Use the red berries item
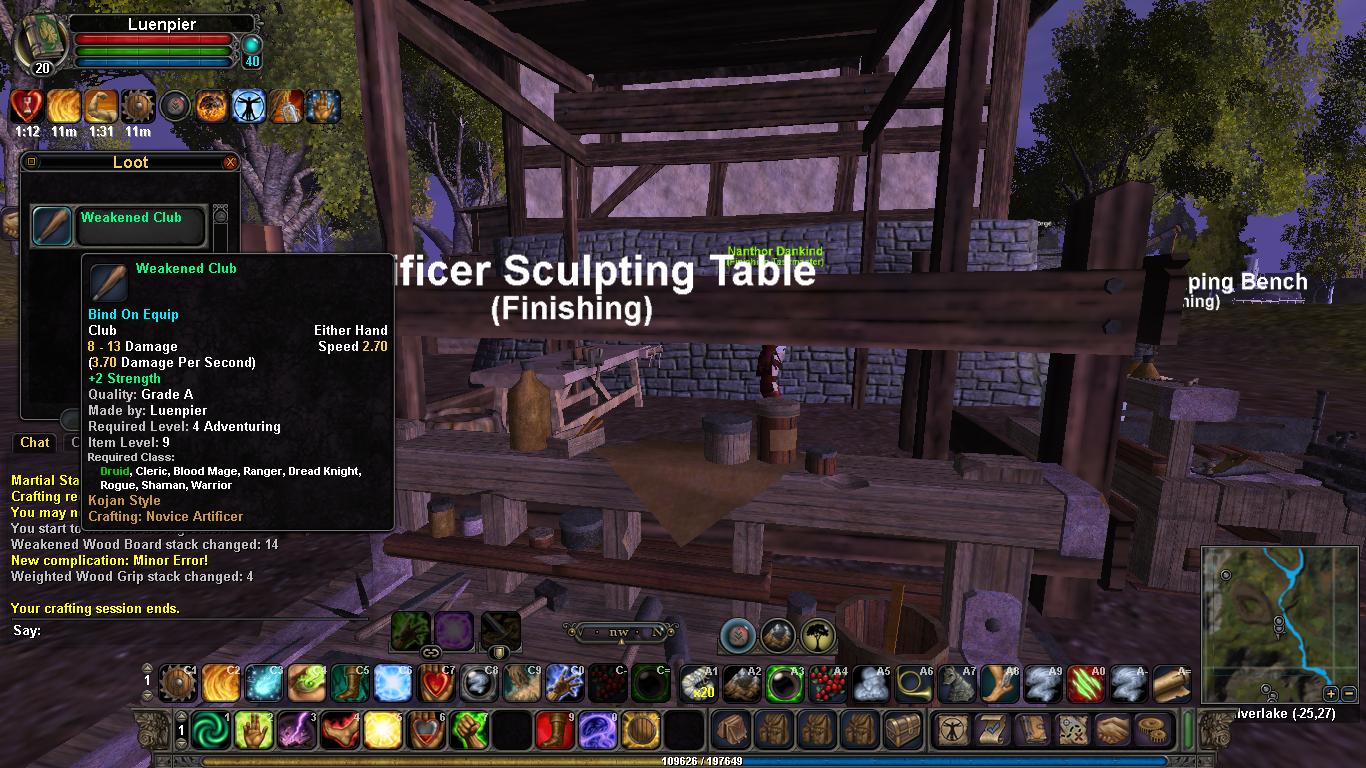 point(827,684)
